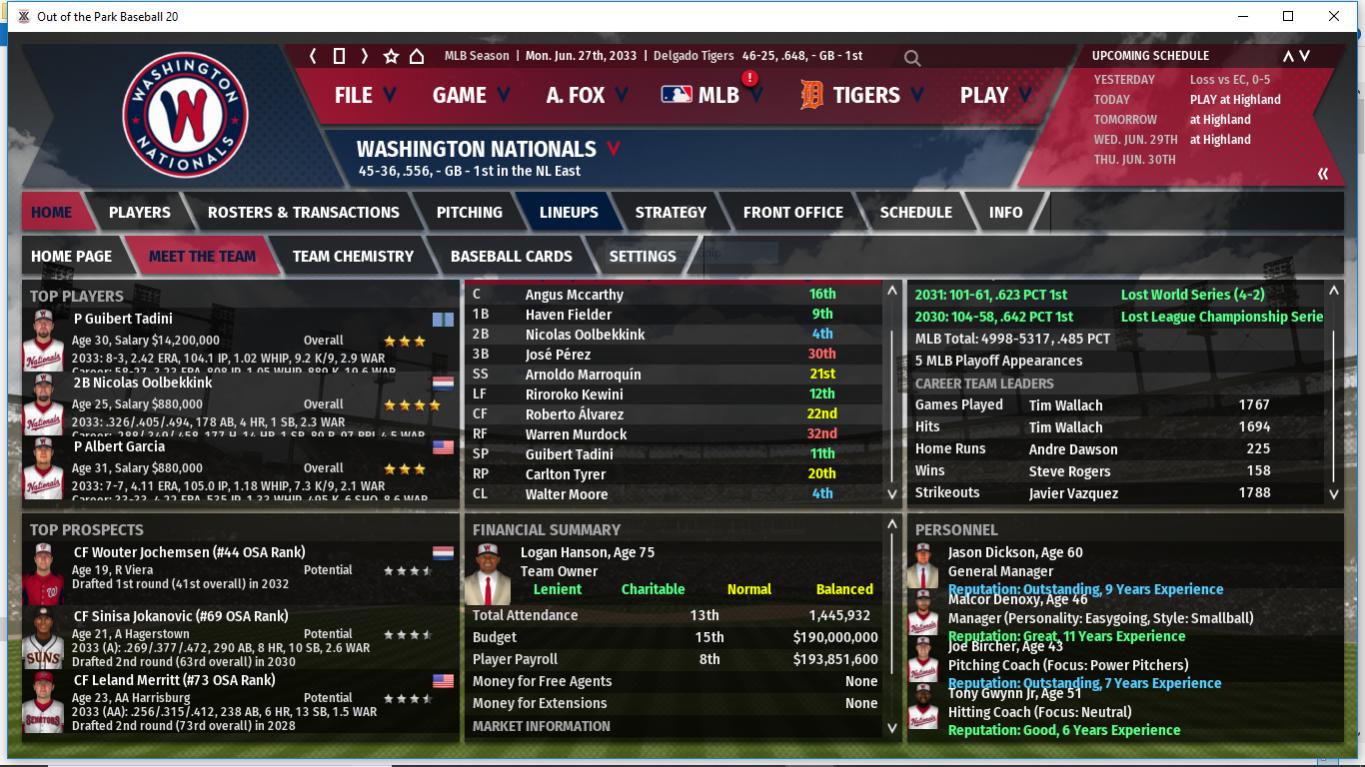Open the TEAM CHEMISTRY subtab
1365x767 pixels.
click(352, 256)
